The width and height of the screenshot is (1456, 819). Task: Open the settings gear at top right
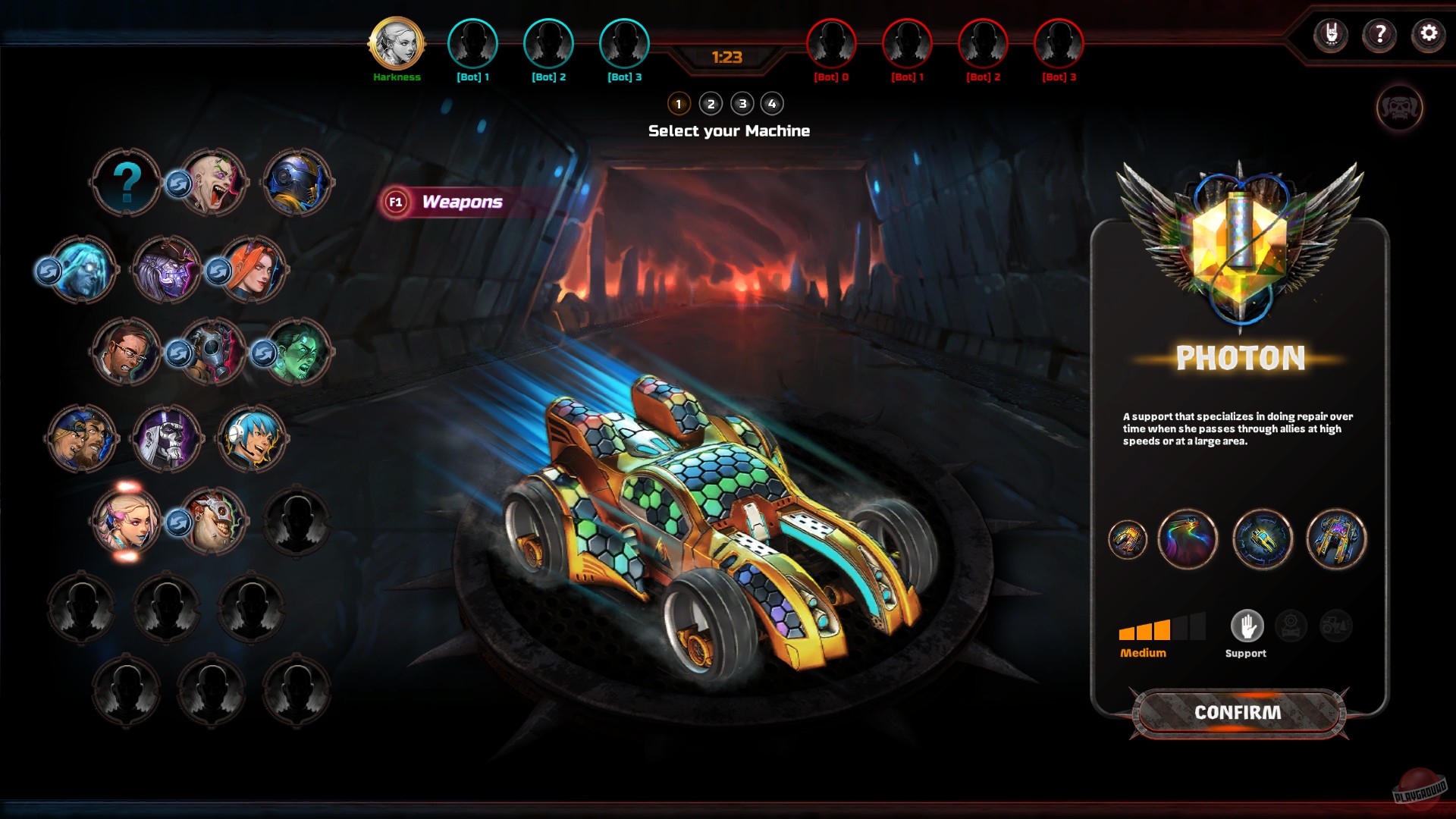[x=1429, y=33]
